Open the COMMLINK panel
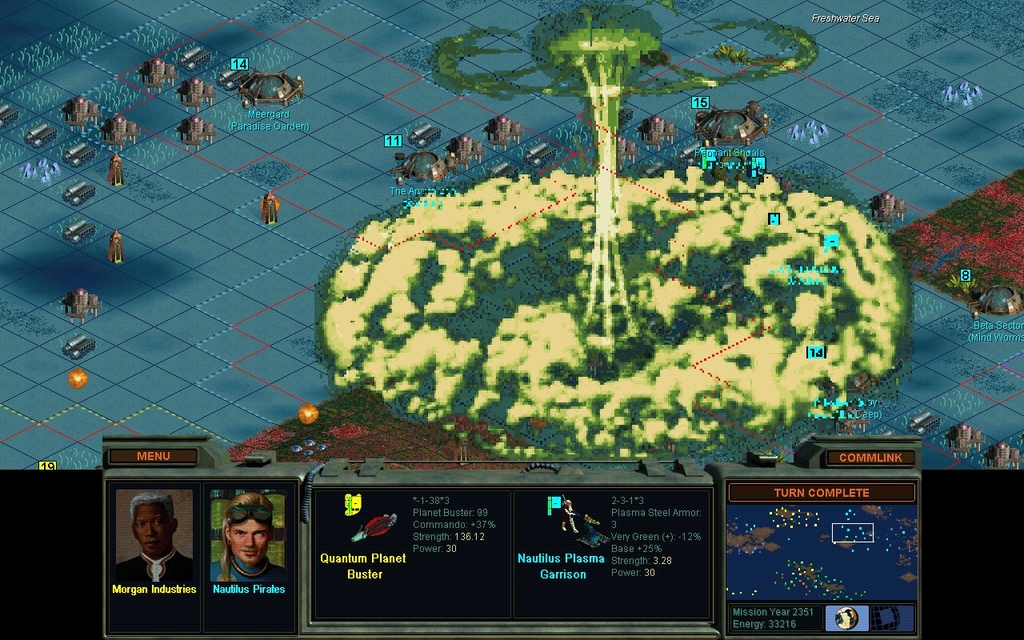This screenshot has height=640, width=1024. (x=869, y=457)
